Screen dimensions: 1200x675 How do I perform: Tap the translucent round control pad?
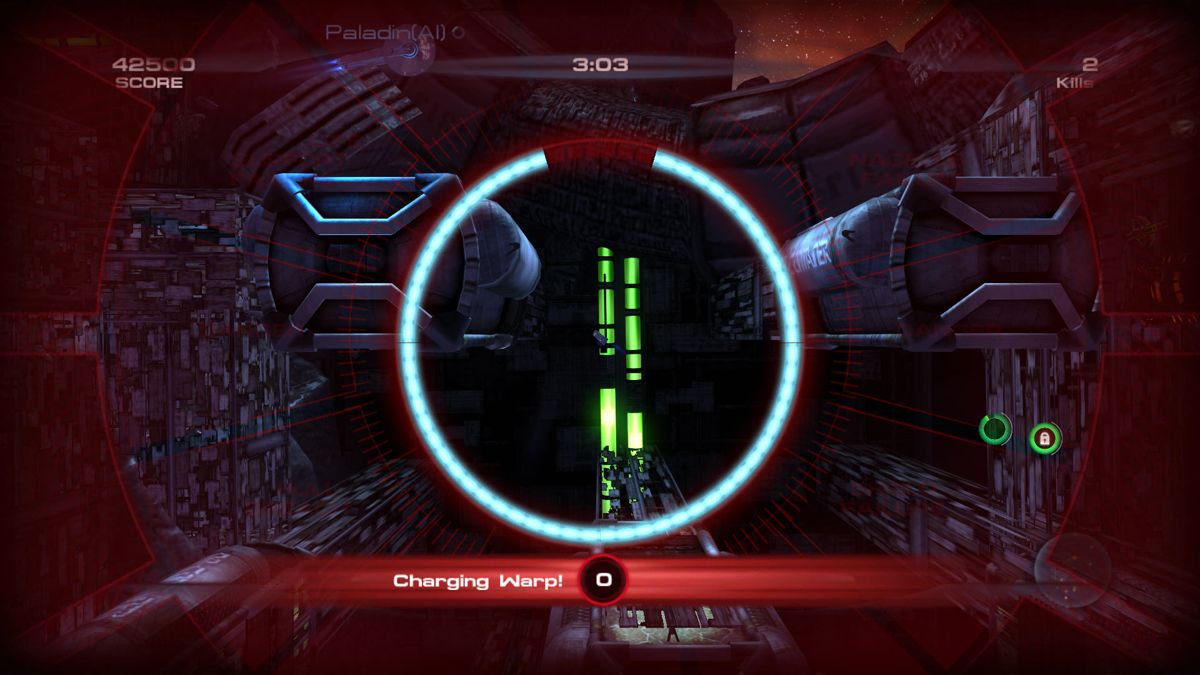pyautogui.click(x=1071, y=568)
